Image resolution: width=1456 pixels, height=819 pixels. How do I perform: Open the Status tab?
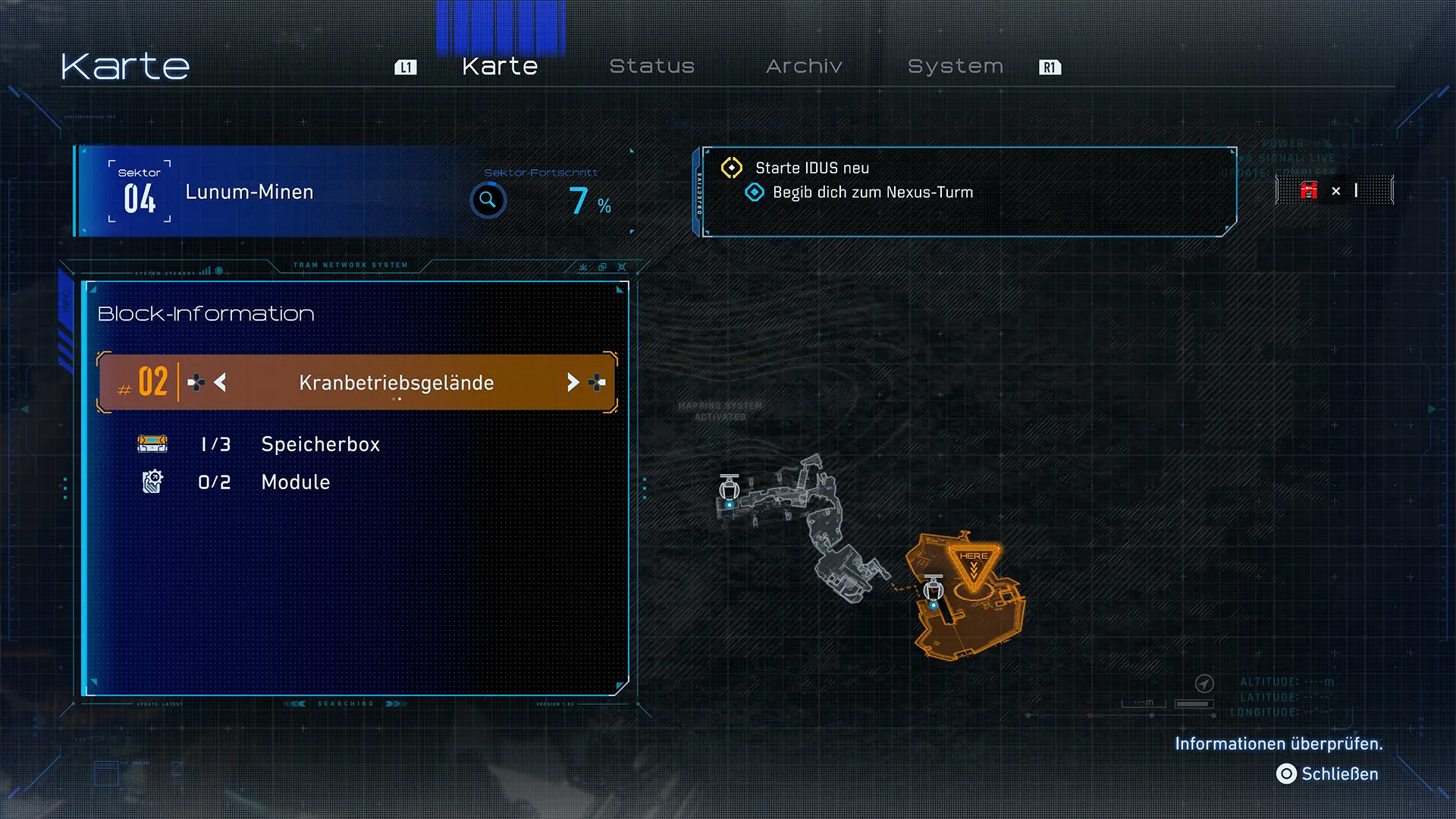[652, 67]
